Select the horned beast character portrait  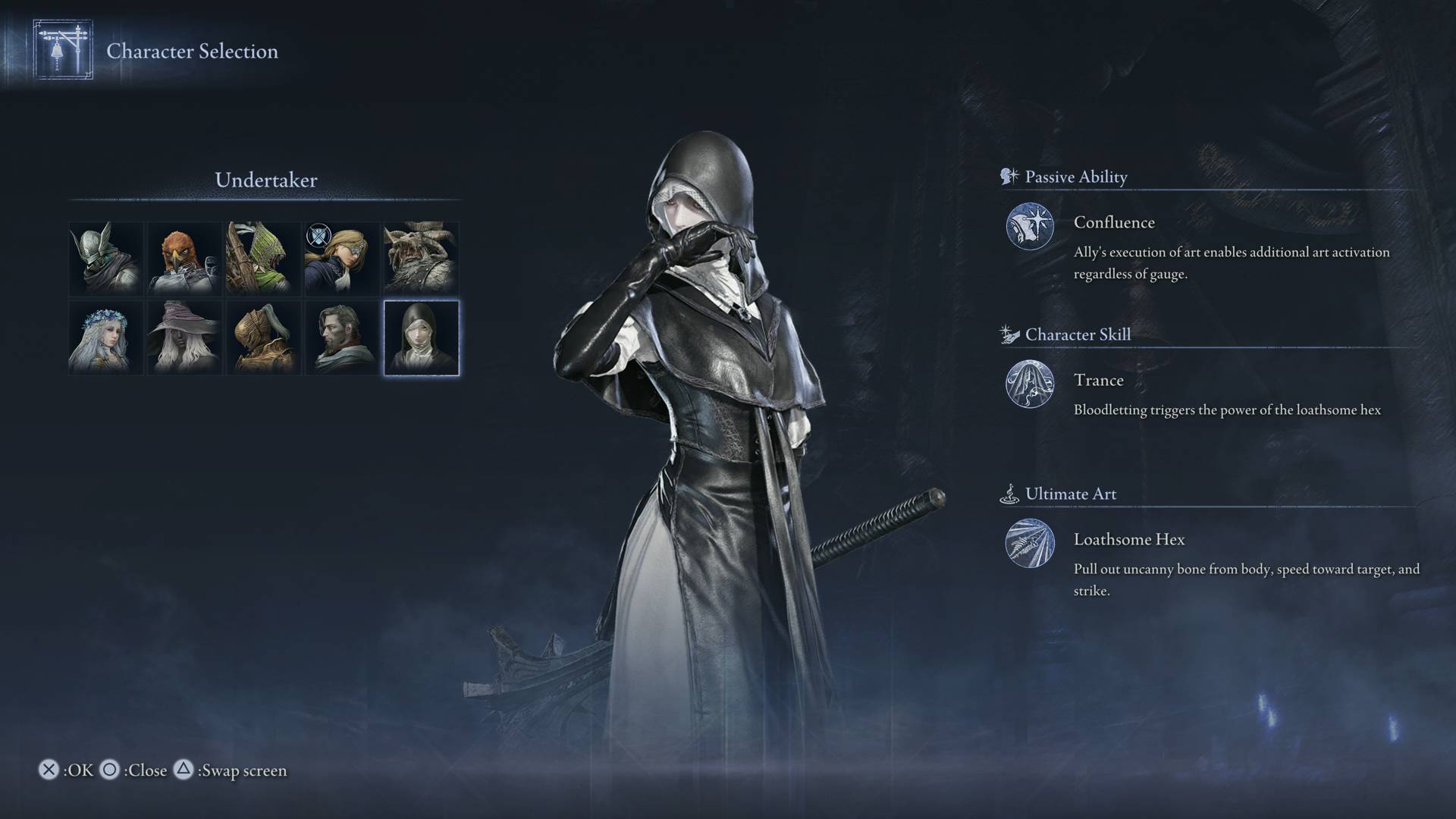419,258
